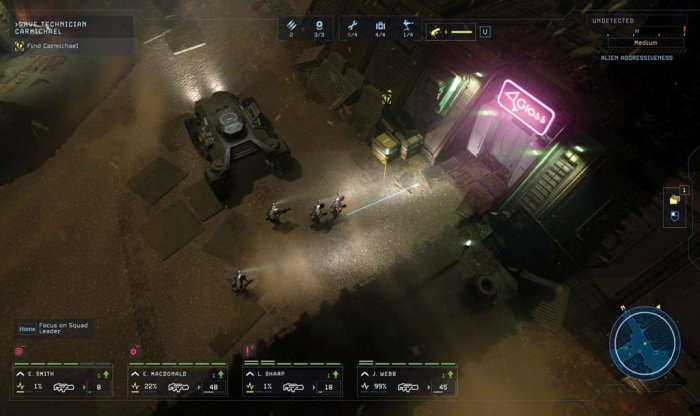Select the medkit supply icon
The image size is (700, 416).
379,27
